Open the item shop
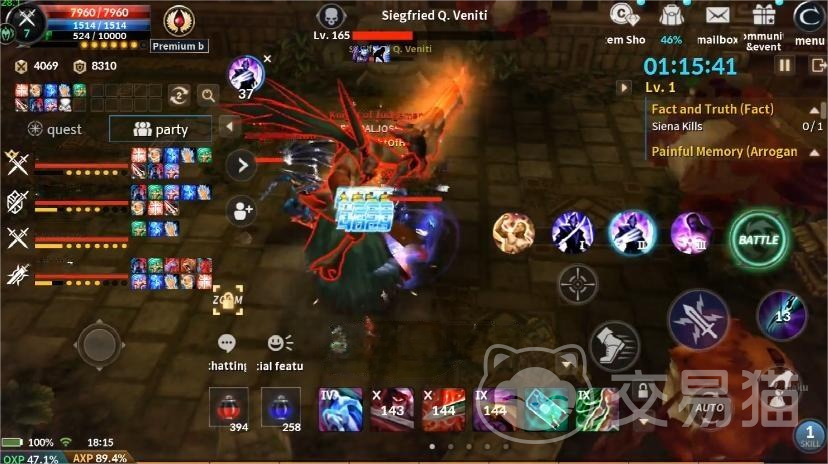This screenshot has width=828, height=464. (x=626, y=18)
